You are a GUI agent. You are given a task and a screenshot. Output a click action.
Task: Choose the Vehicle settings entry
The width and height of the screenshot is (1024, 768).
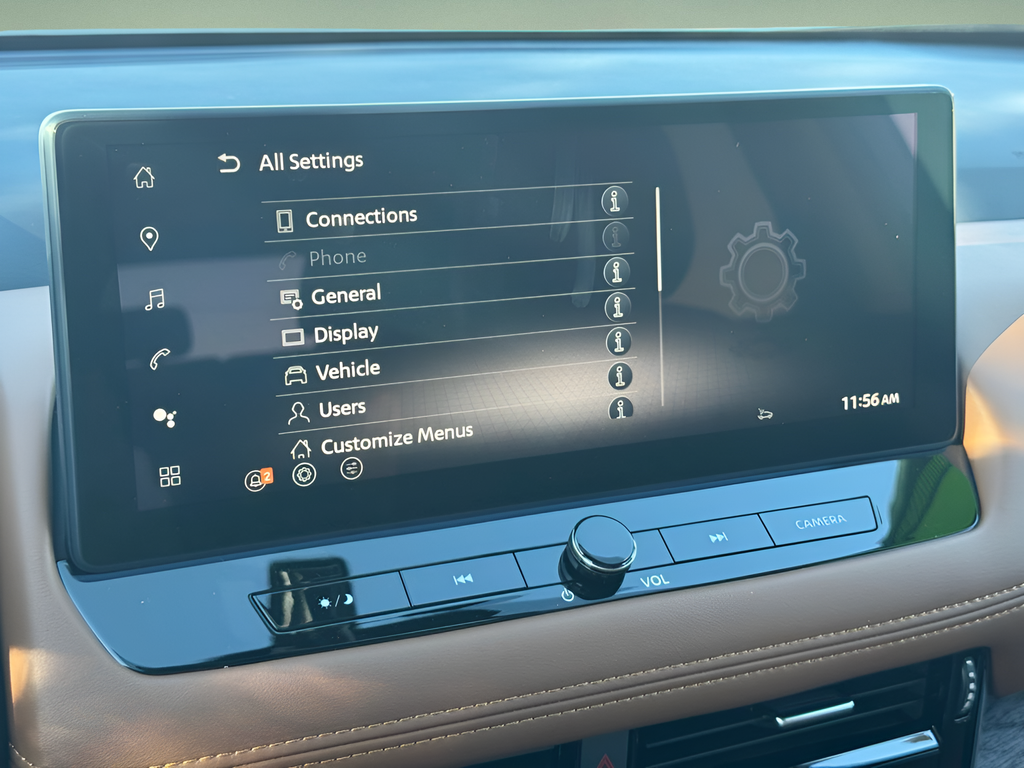coord(347,371)
